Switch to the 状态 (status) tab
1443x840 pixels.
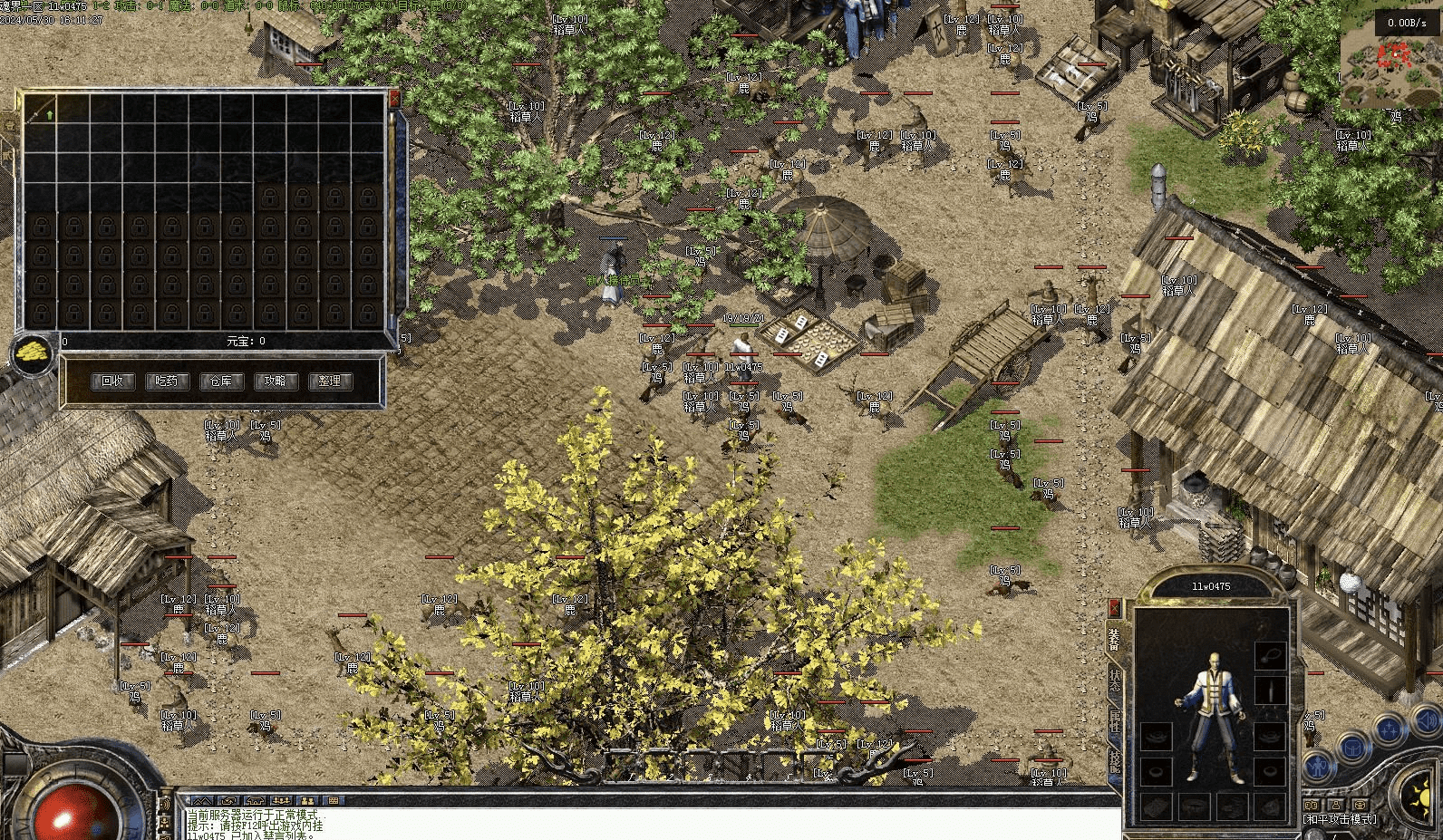[x=1114, y=680]
